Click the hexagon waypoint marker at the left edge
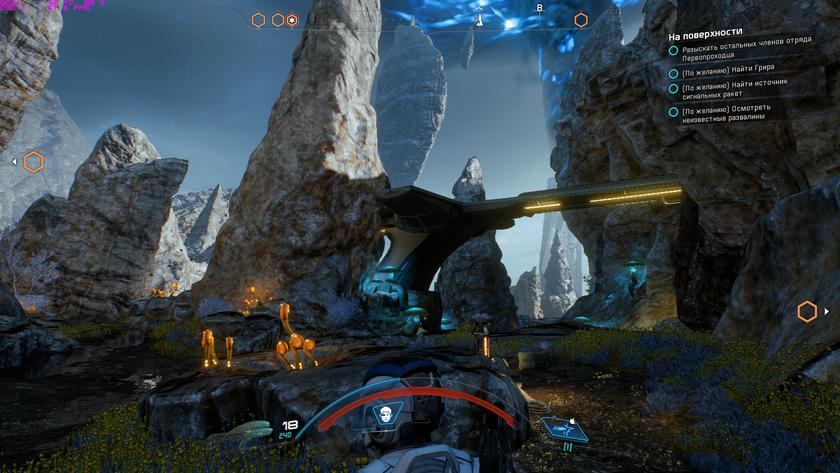This screenshot has height=473, width=840. click(33, 161)
